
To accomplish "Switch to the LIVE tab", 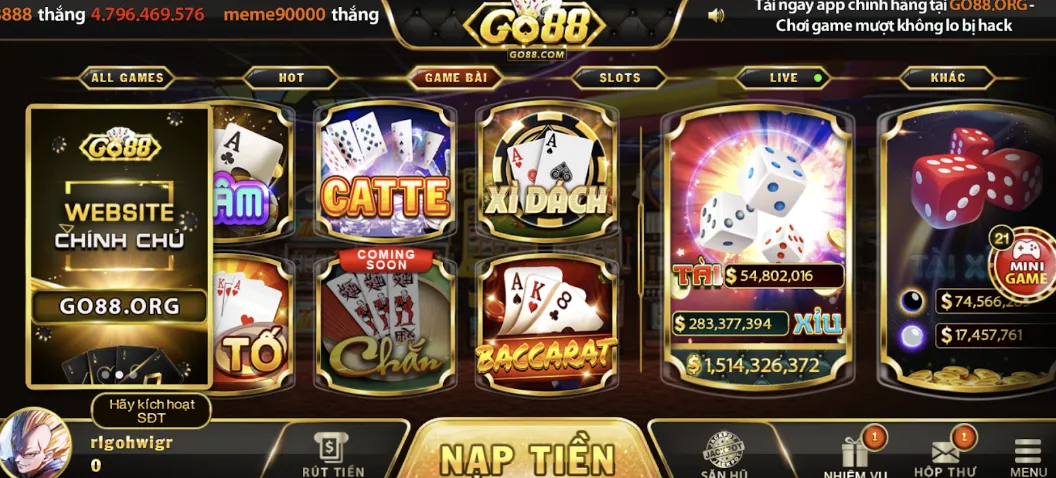I will click(785, 78).
